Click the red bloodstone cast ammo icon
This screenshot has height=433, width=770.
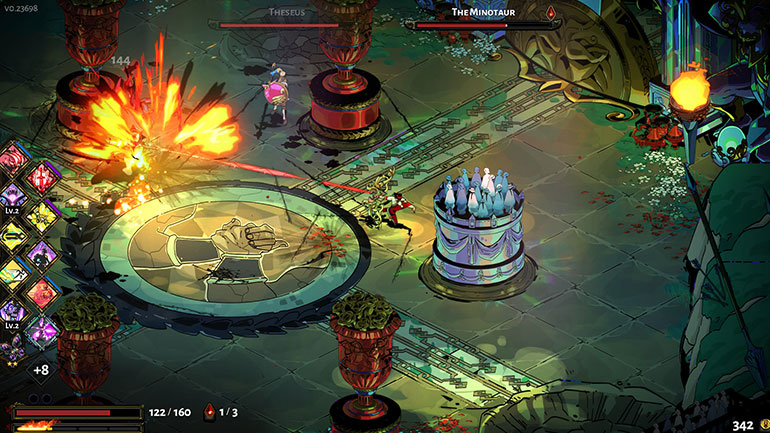coord(209,411)
